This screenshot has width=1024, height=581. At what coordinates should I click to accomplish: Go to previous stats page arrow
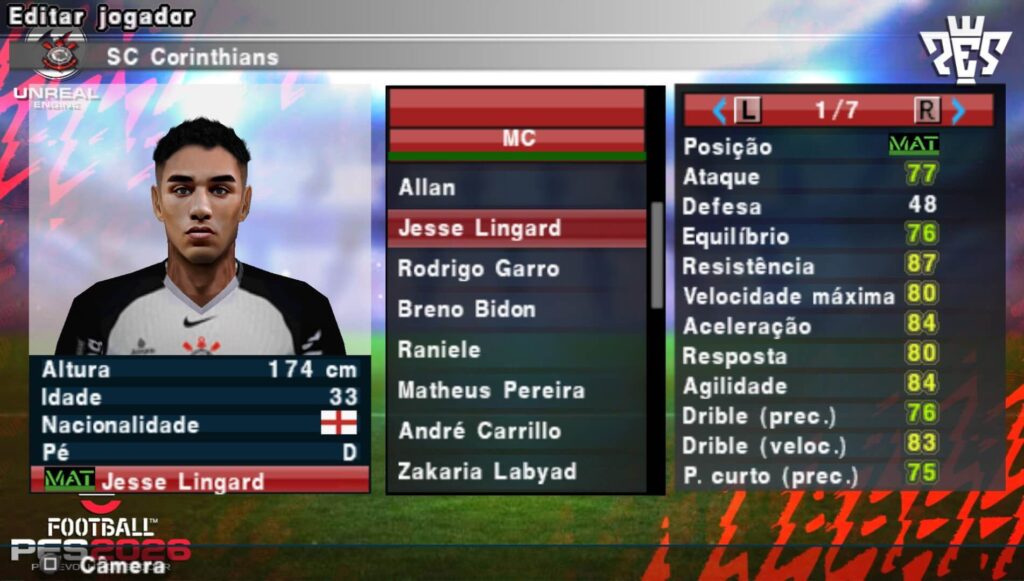(x=718, y=110)
